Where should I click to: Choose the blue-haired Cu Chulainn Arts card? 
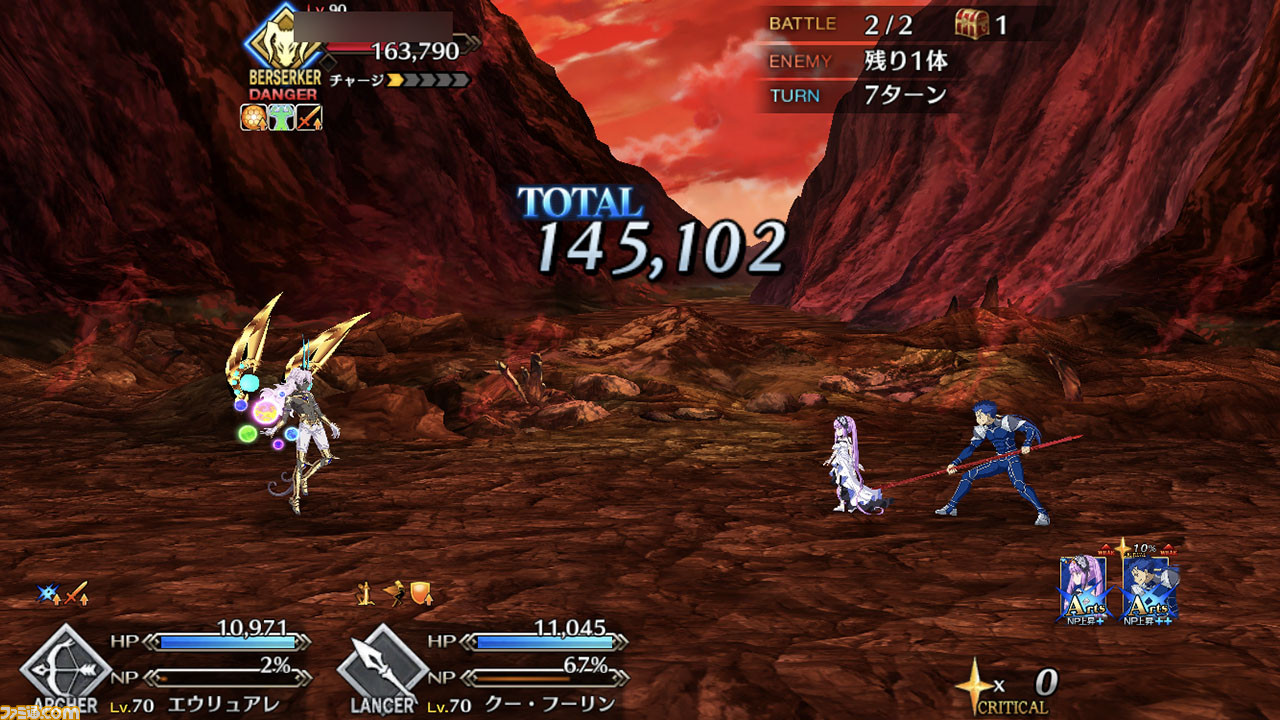point(1147,589)
